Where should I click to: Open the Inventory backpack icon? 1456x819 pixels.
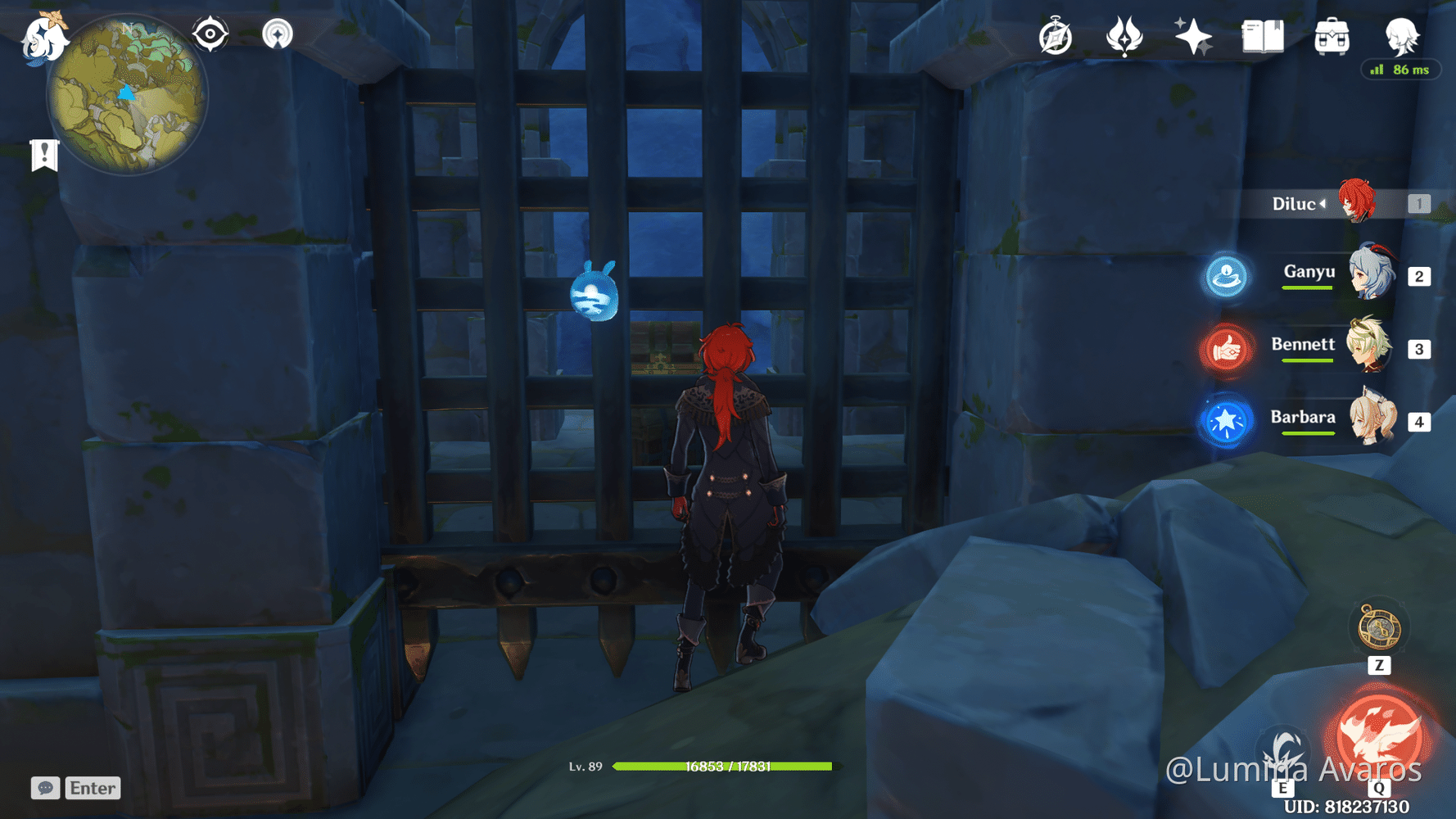pyautogui.click(x=1331, y=37)
